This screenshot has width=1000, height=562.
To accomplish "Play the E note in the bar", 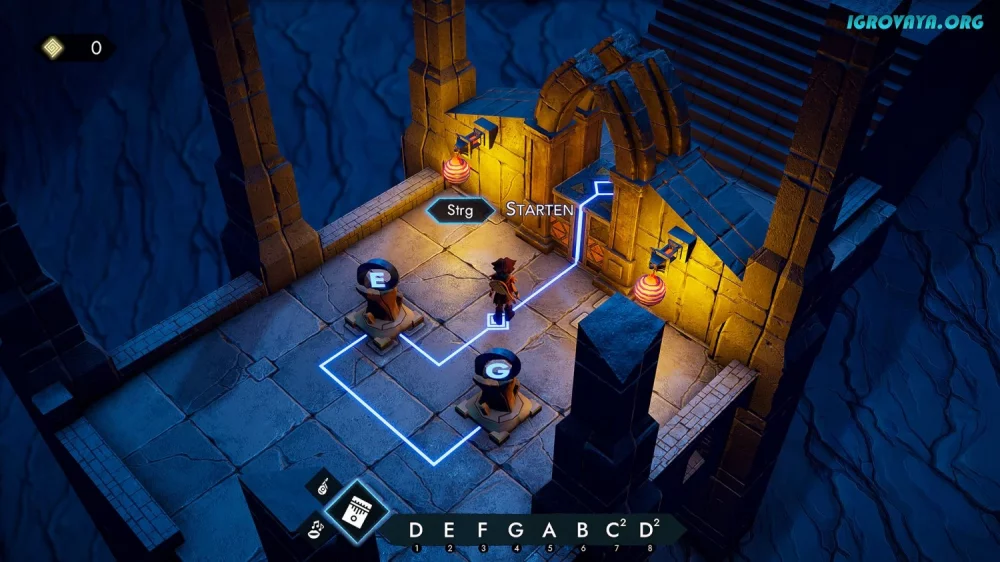I will [449, 530].
